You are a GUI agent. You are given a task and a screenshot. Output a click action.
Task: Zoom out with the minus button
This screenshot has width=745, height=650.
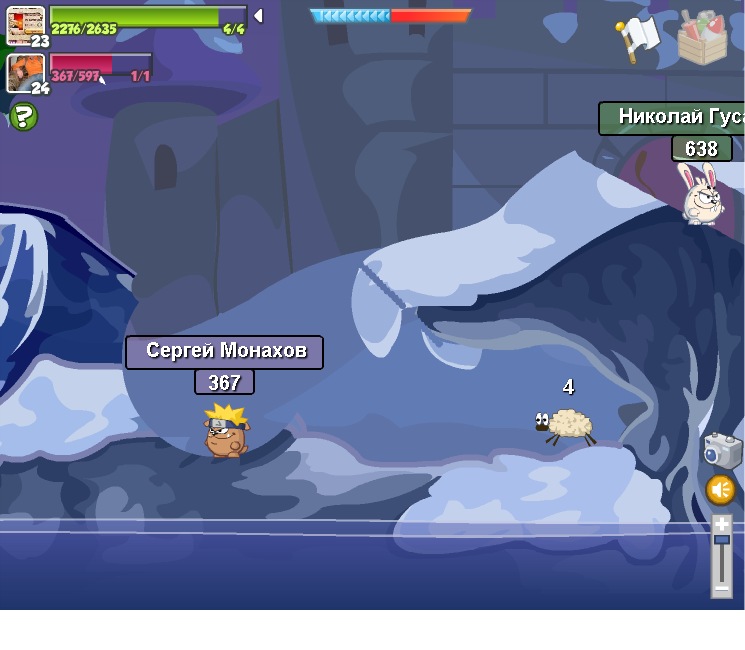click(722, 589)
